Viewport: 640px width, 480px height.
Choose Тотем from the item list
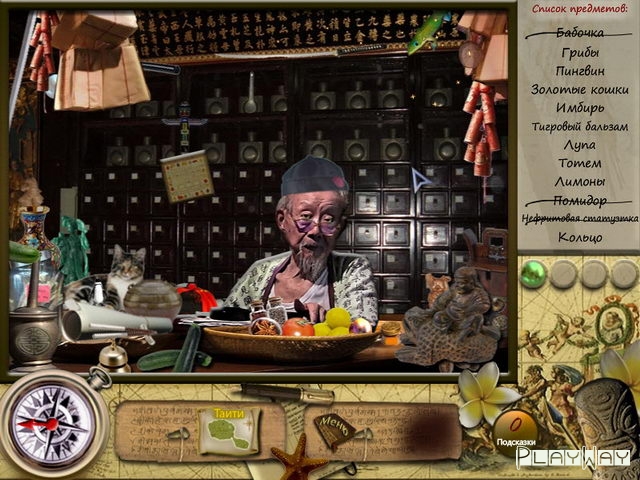579,163
